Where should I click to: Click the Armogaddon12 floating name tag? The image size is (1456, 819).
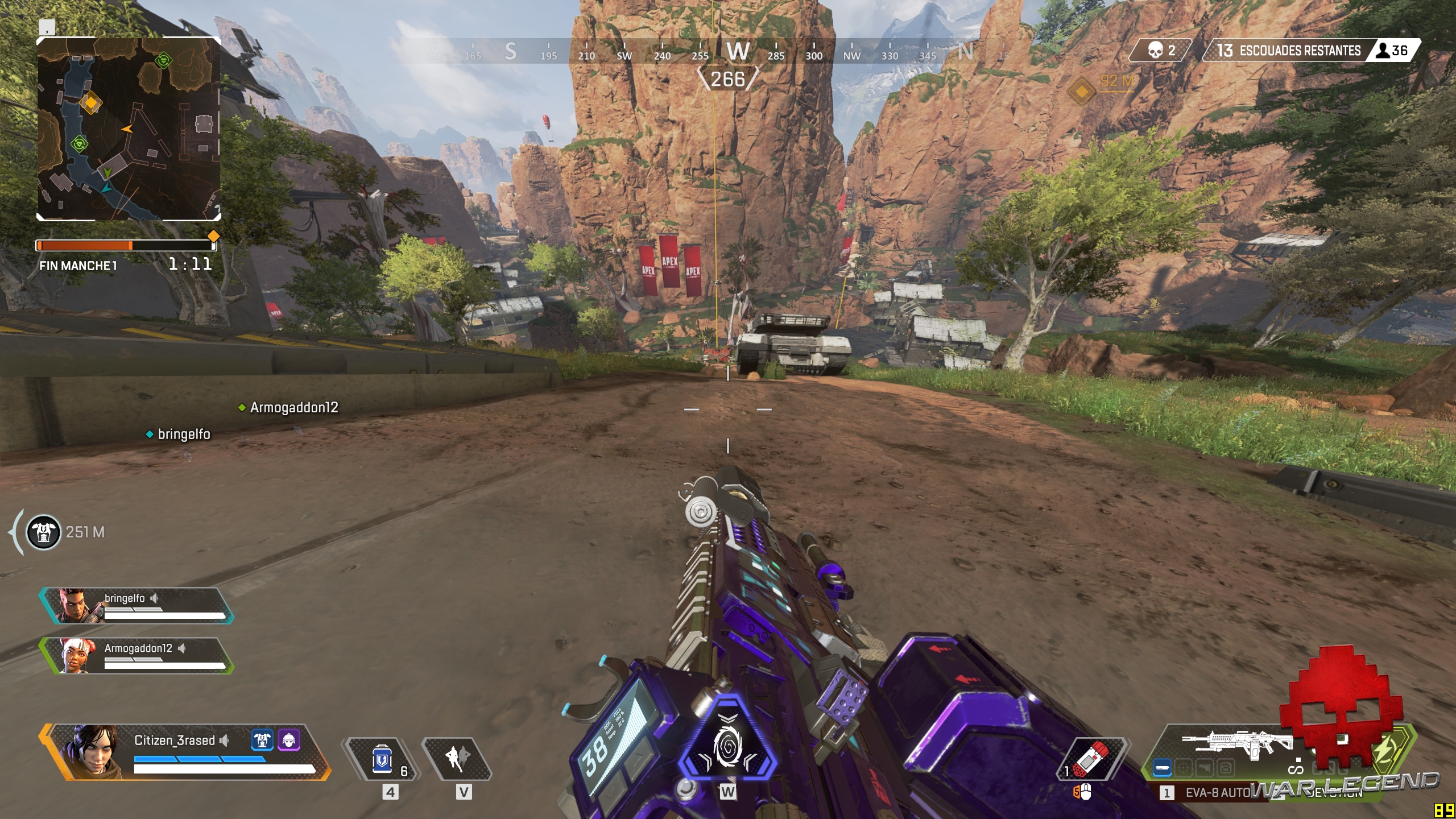(293, 407)
